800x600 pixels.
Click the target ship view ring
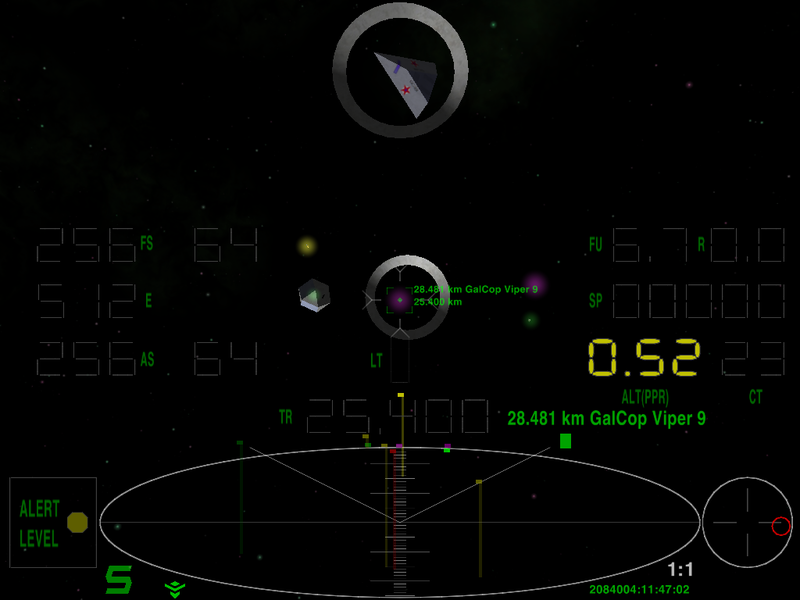coord(400,67)
